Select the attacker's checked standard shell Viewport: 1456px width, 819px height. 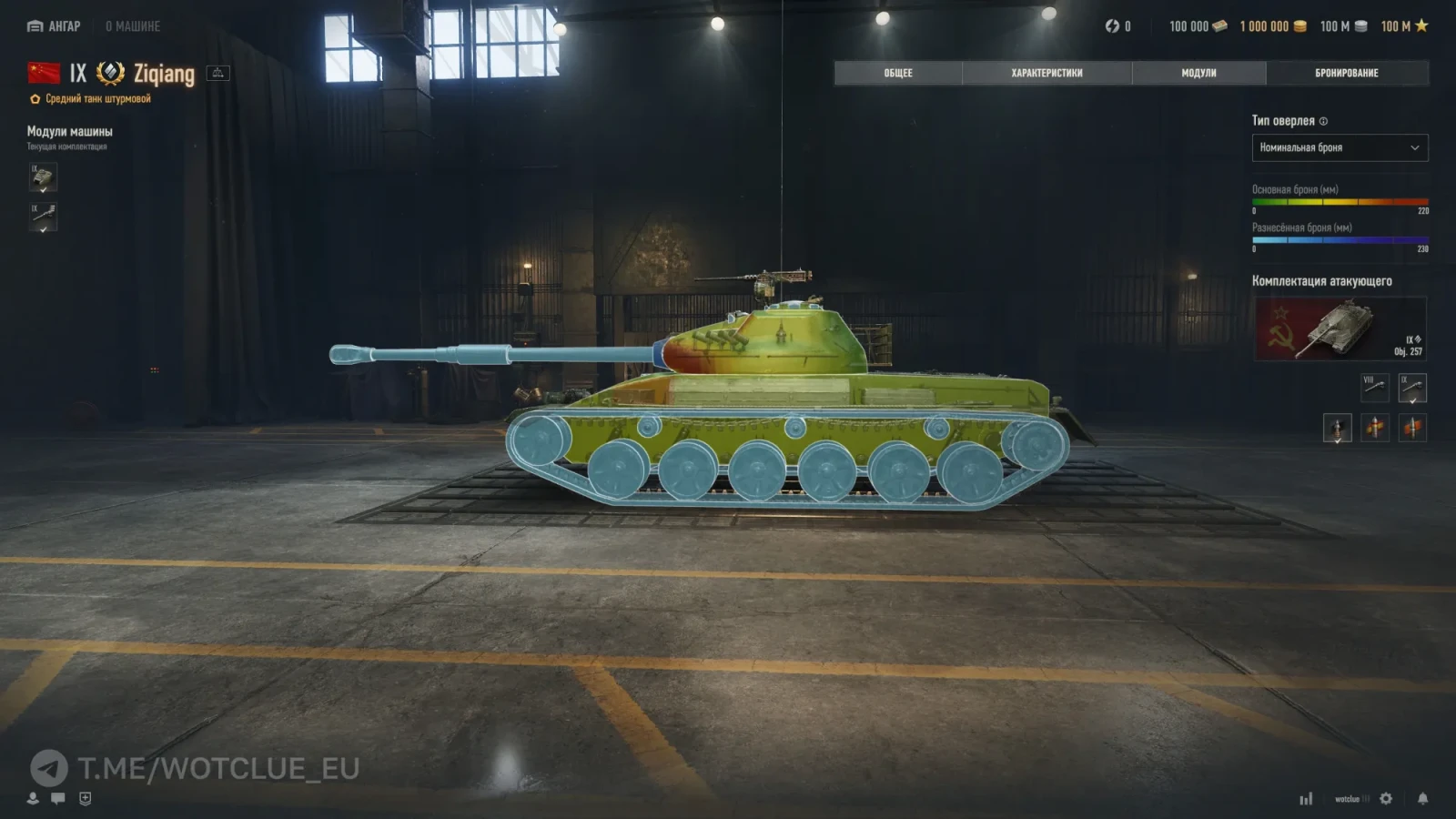[x=1337, y=427]
